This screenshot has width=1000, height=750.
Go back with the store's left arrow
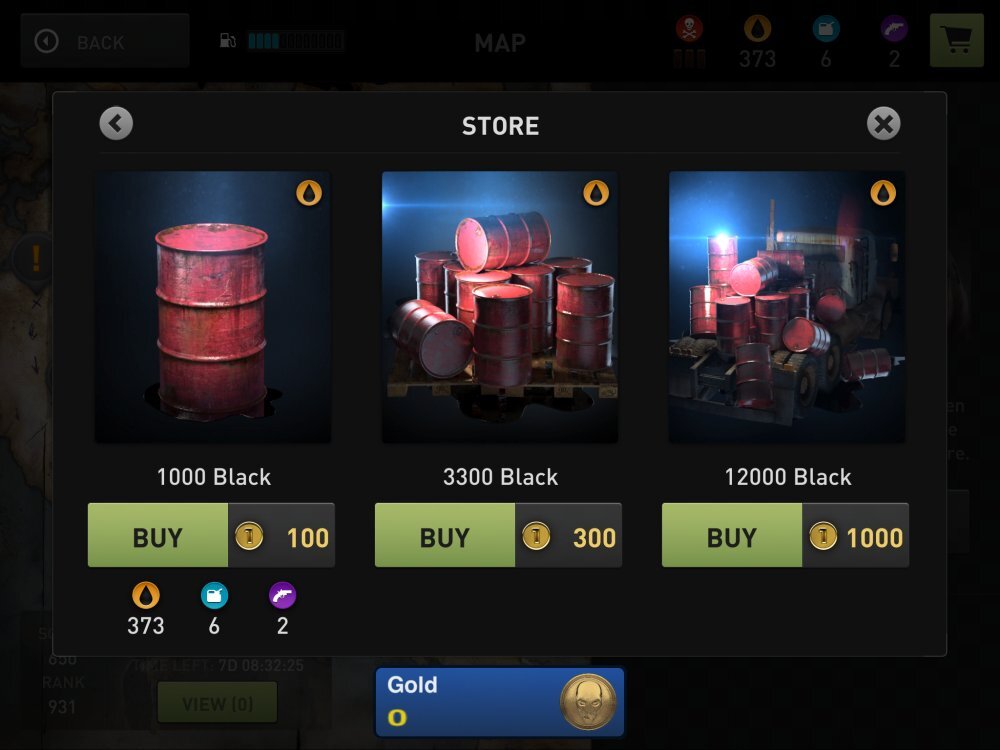(x=116, y=124)
